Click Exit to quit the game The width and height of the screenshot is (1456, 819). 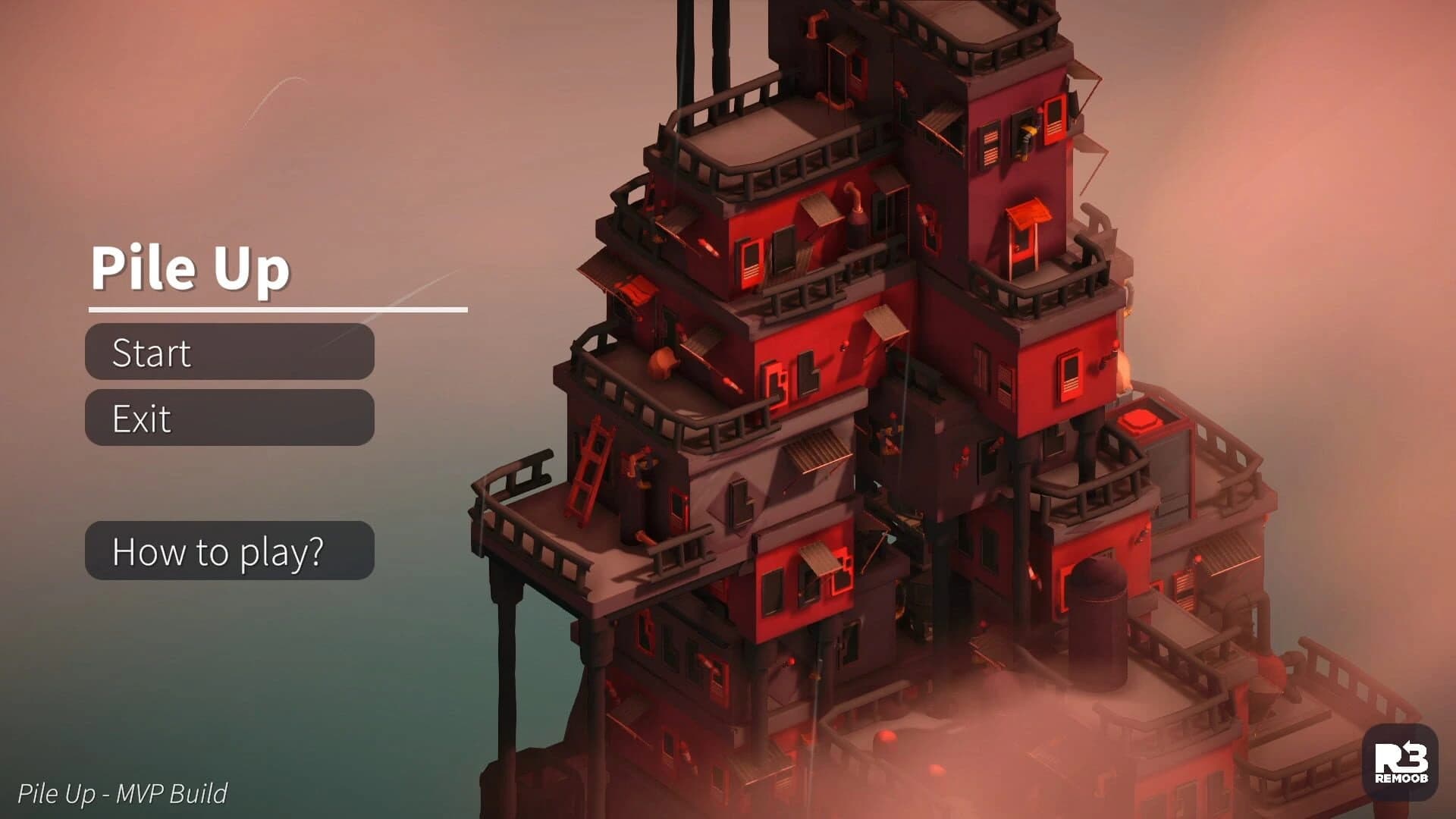point(227,418)
